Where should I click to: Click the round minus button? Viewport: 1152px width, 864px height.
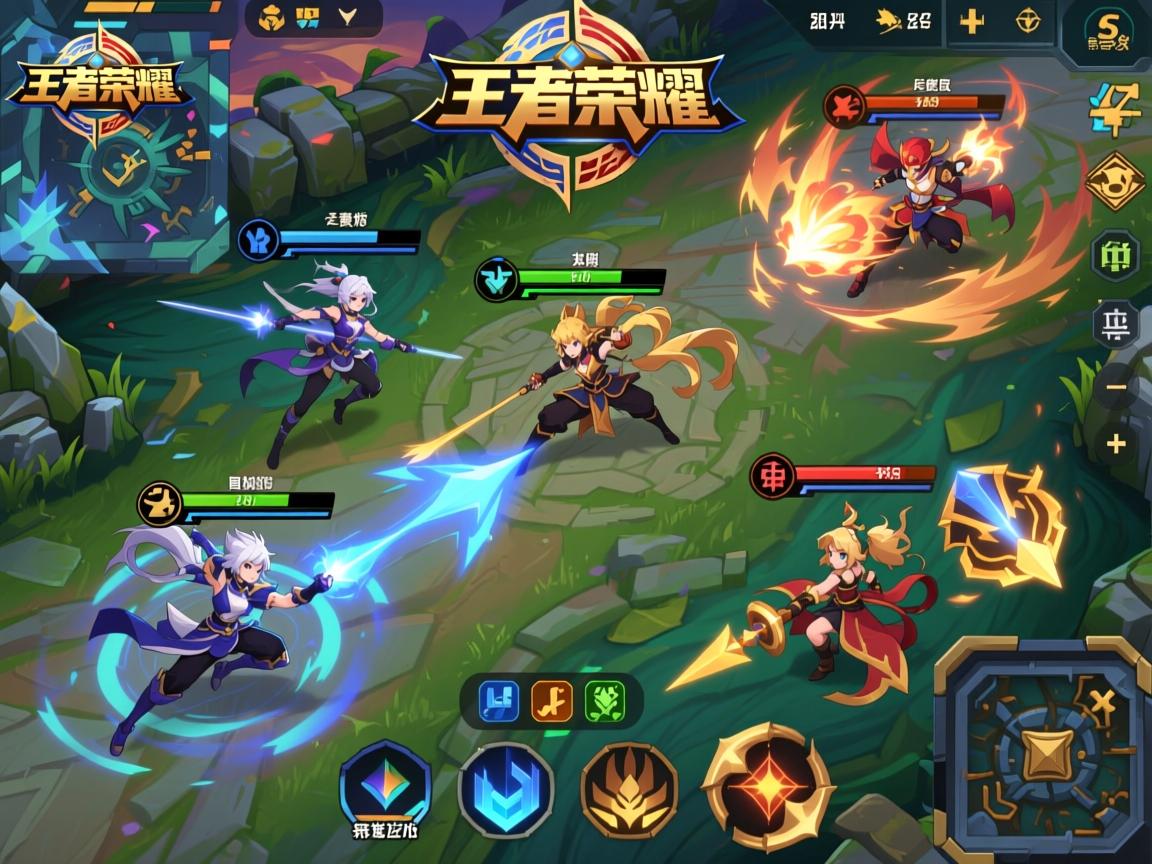[x=1116, y=388]
